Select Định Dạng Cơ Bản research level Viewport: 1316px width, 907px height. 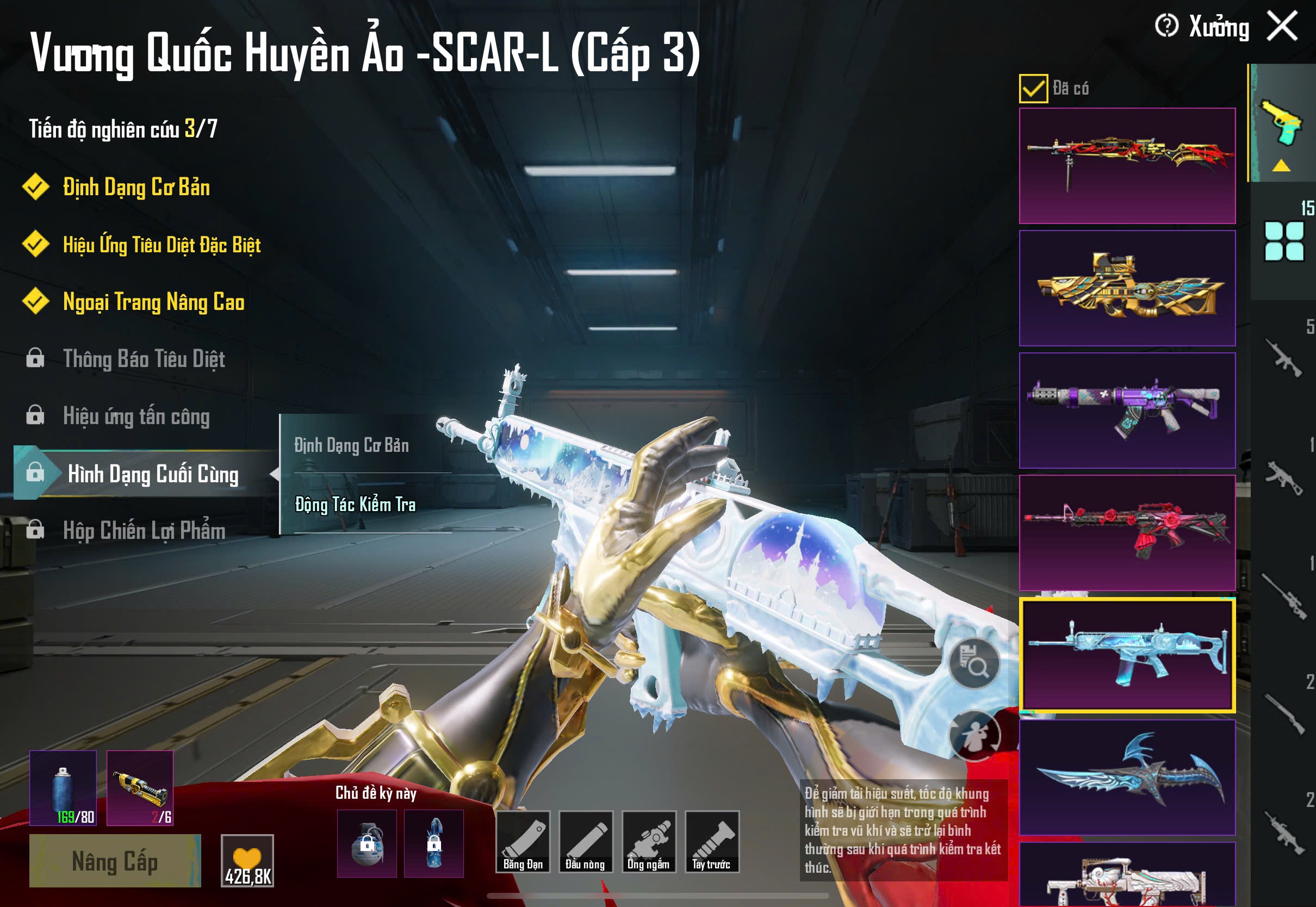(x=136, y=188)
